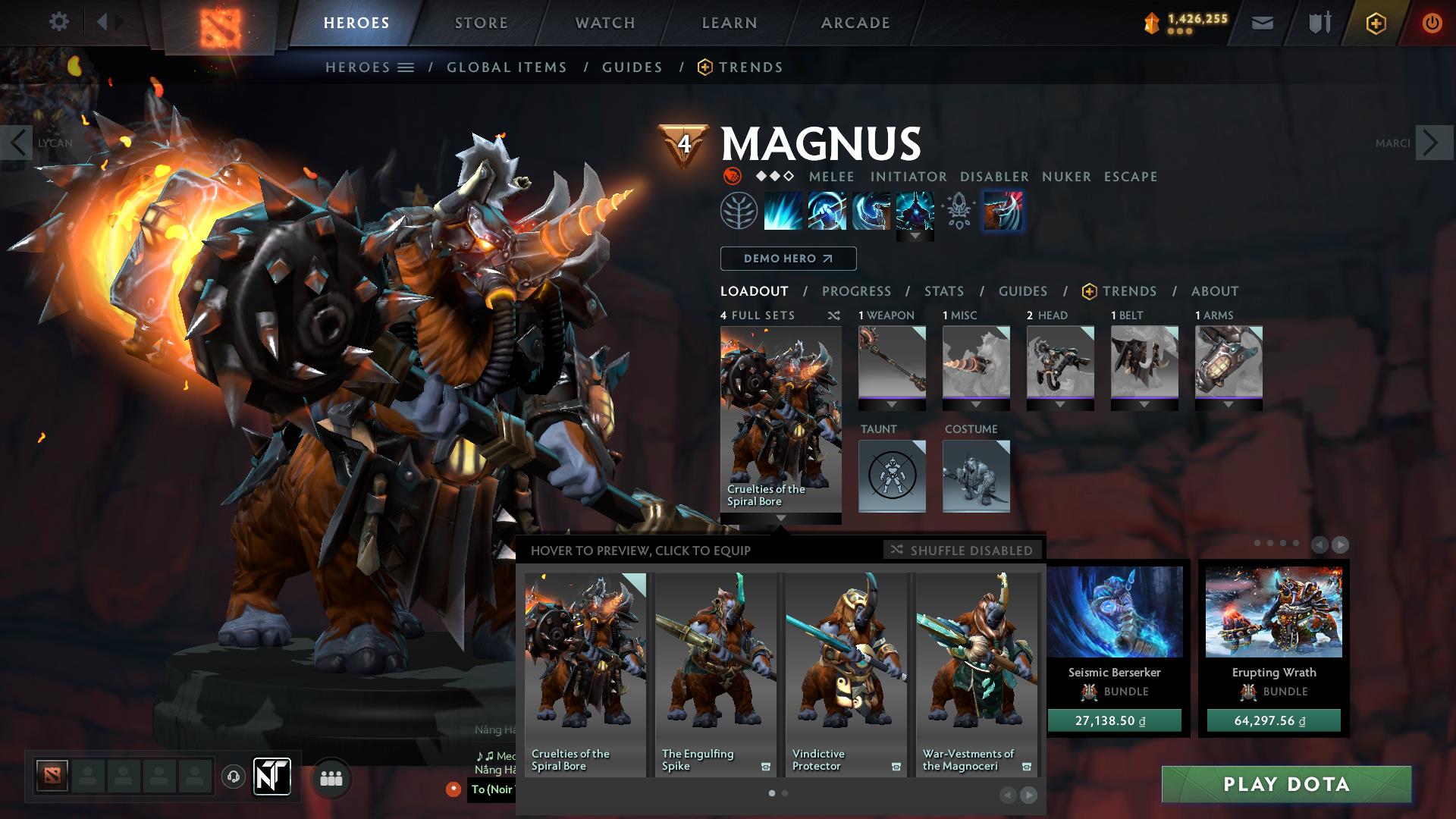Select the Reverse Polarity ability icon
The height and width of the screenshot is (819, 1456).
[x=916, y=212]
